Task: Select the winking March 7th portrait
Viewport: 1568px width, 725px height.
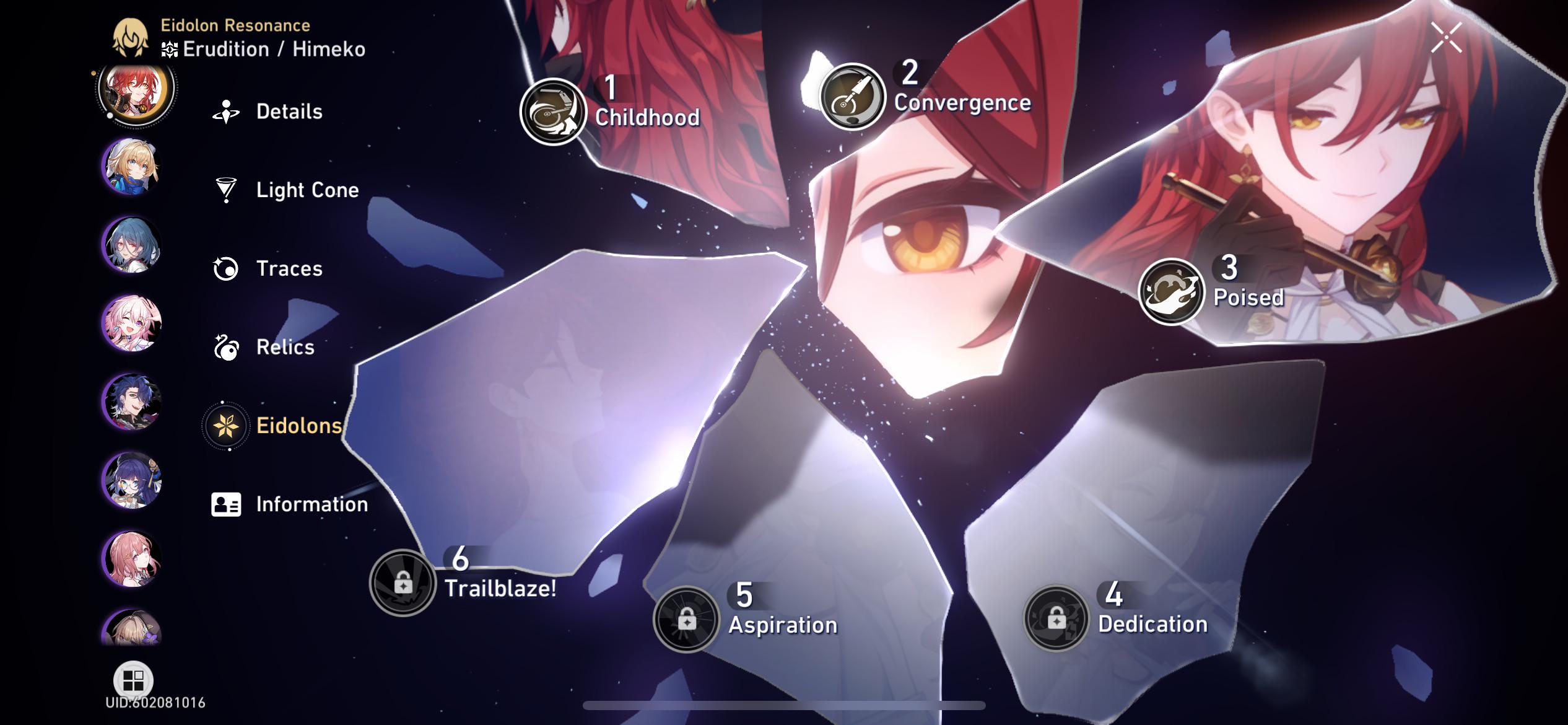Action: point(132,323)
